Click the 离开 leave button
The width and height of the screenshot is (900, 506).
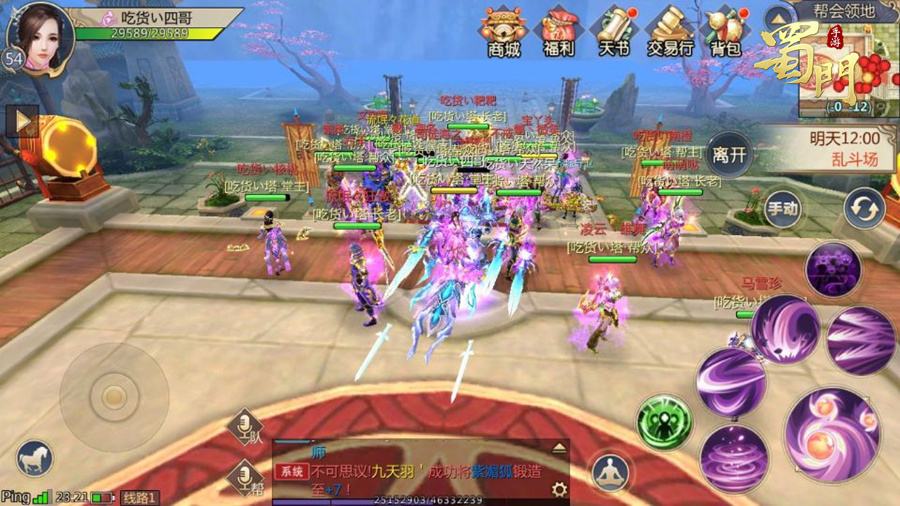click(x=729, y=154)
